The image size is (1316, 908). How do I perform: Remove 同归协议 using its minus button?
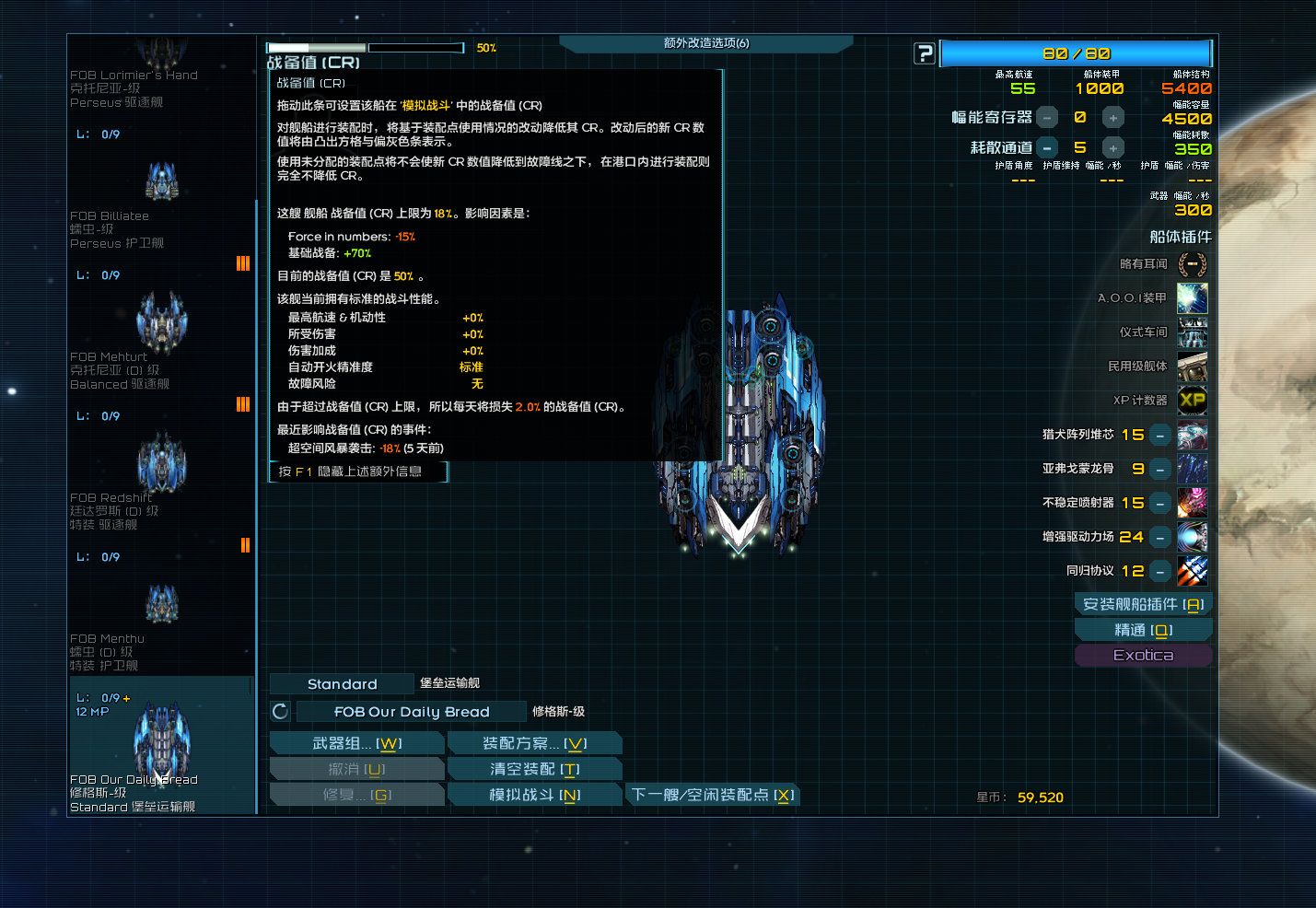[1159, 571]
